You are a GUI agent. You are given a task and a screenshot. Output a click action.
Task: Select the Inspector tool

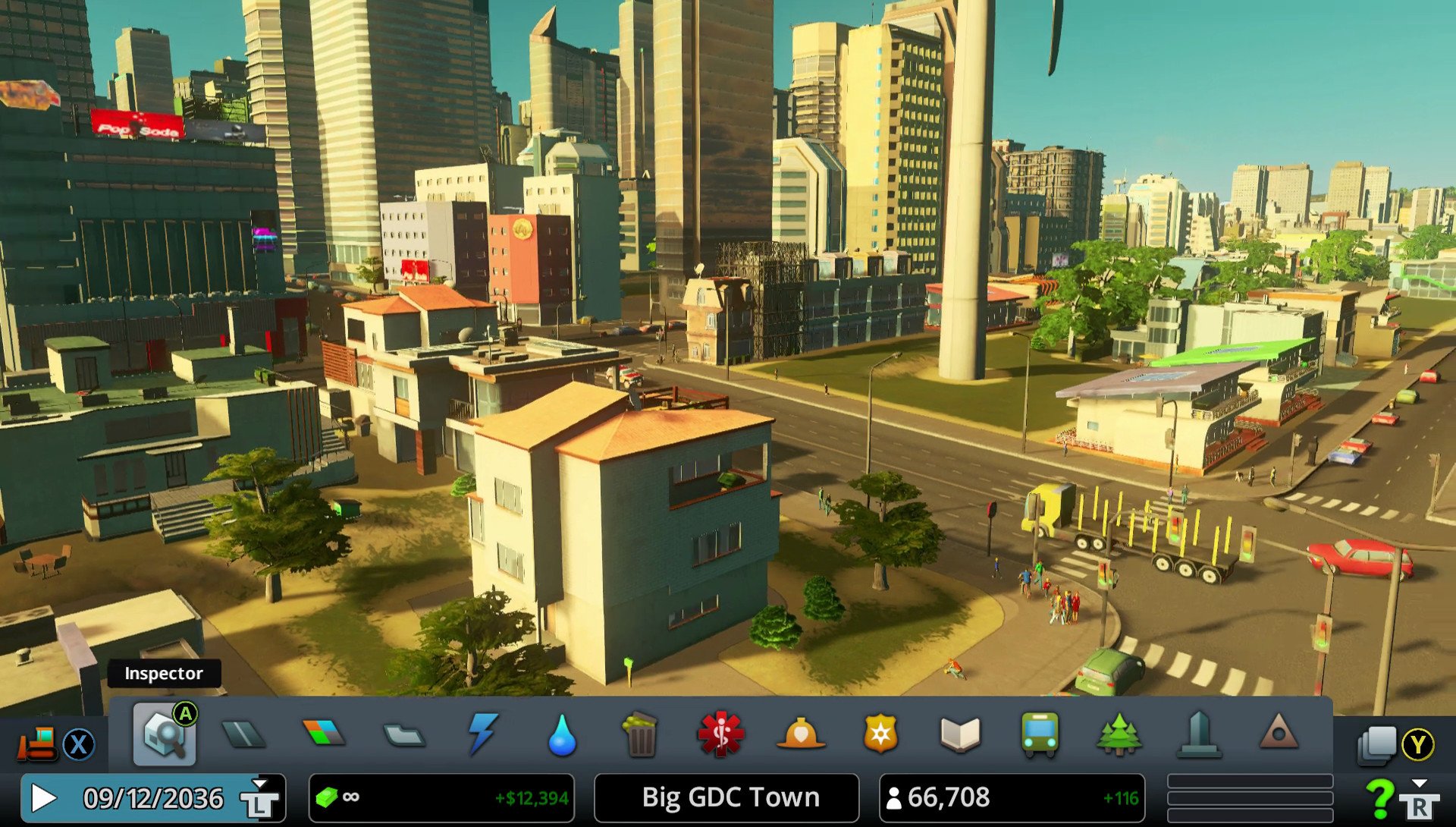164,734
